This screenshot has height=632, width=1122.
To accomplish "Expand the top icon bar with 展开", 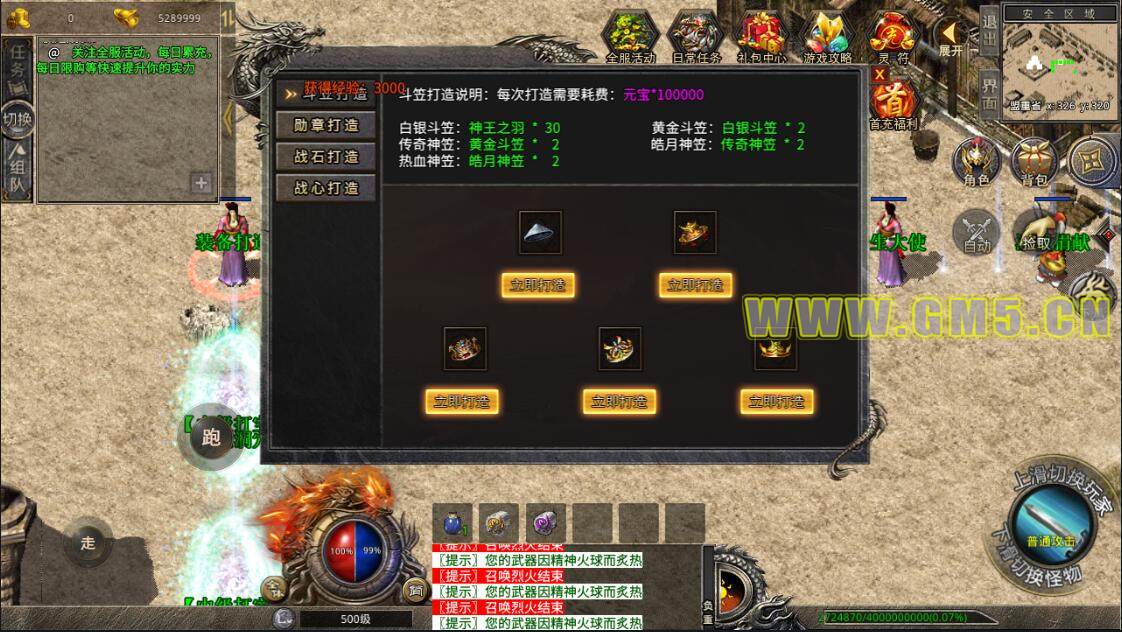I will (x=949, y=37).
